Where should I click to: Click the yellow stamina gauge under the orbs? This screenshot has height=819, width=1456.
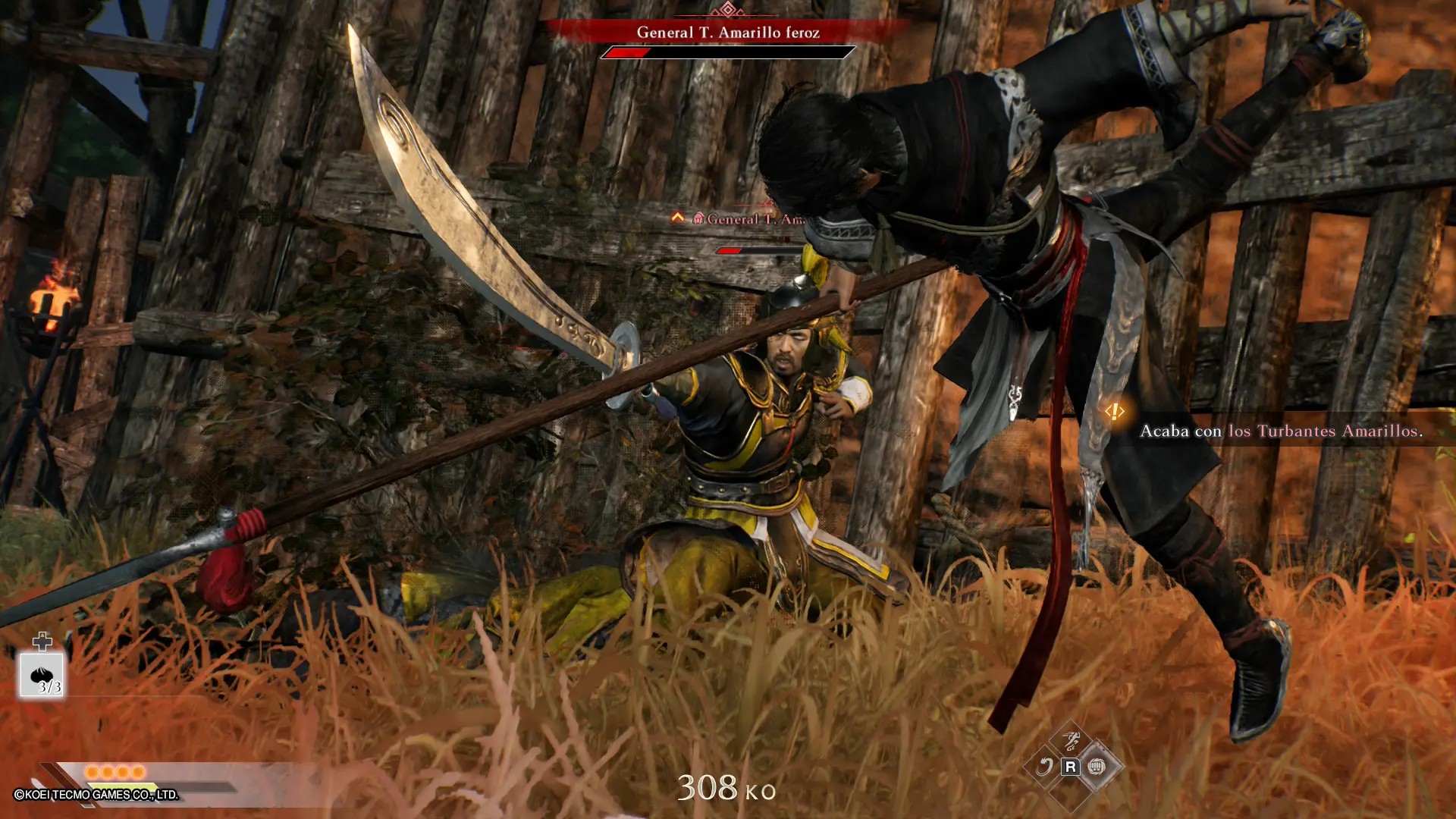[121, 786]
